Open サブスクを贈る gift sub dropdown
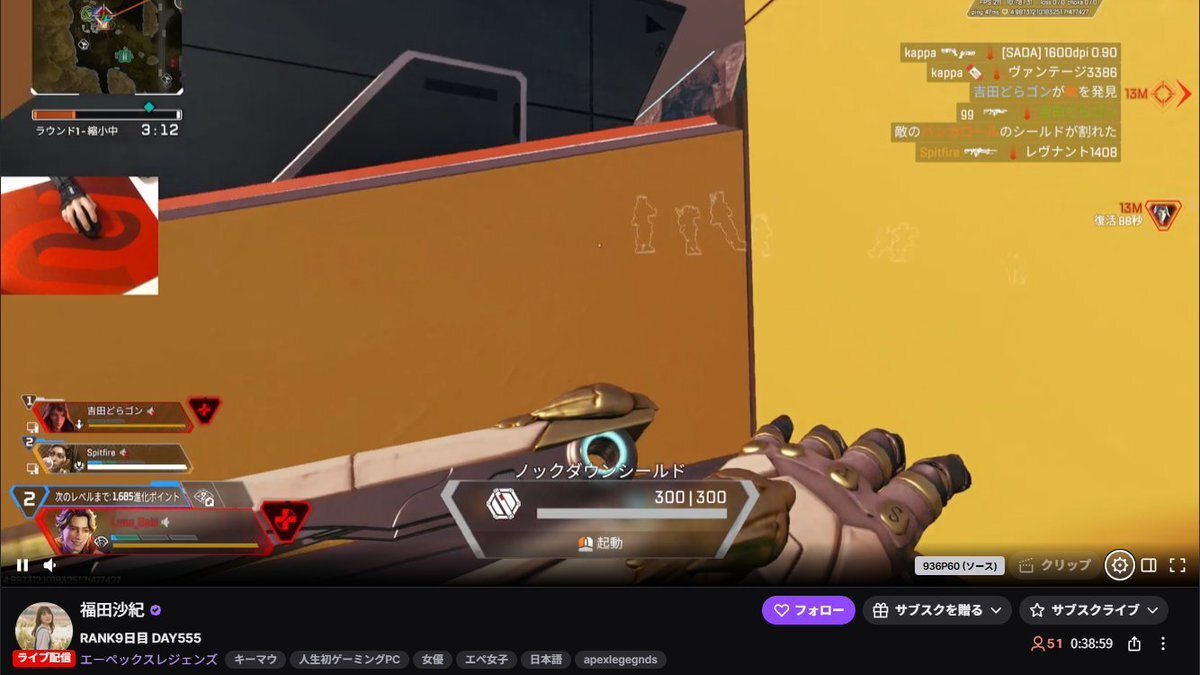This screenshot has height=675, width=1200. tap(937, 610)
